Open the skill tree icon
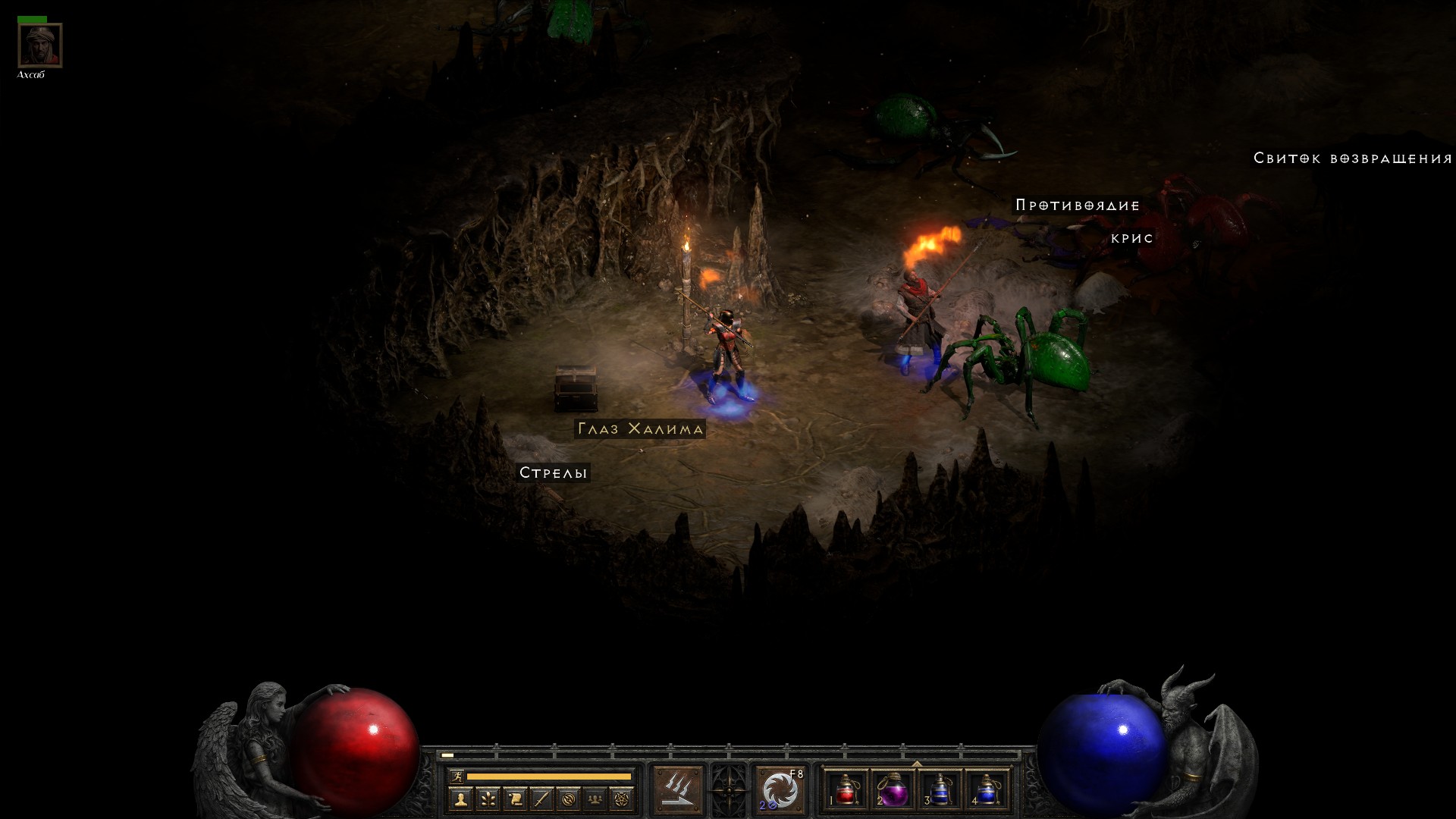Image resolution: width=1456 pixels, height=819 pixels. click(488, 799)
